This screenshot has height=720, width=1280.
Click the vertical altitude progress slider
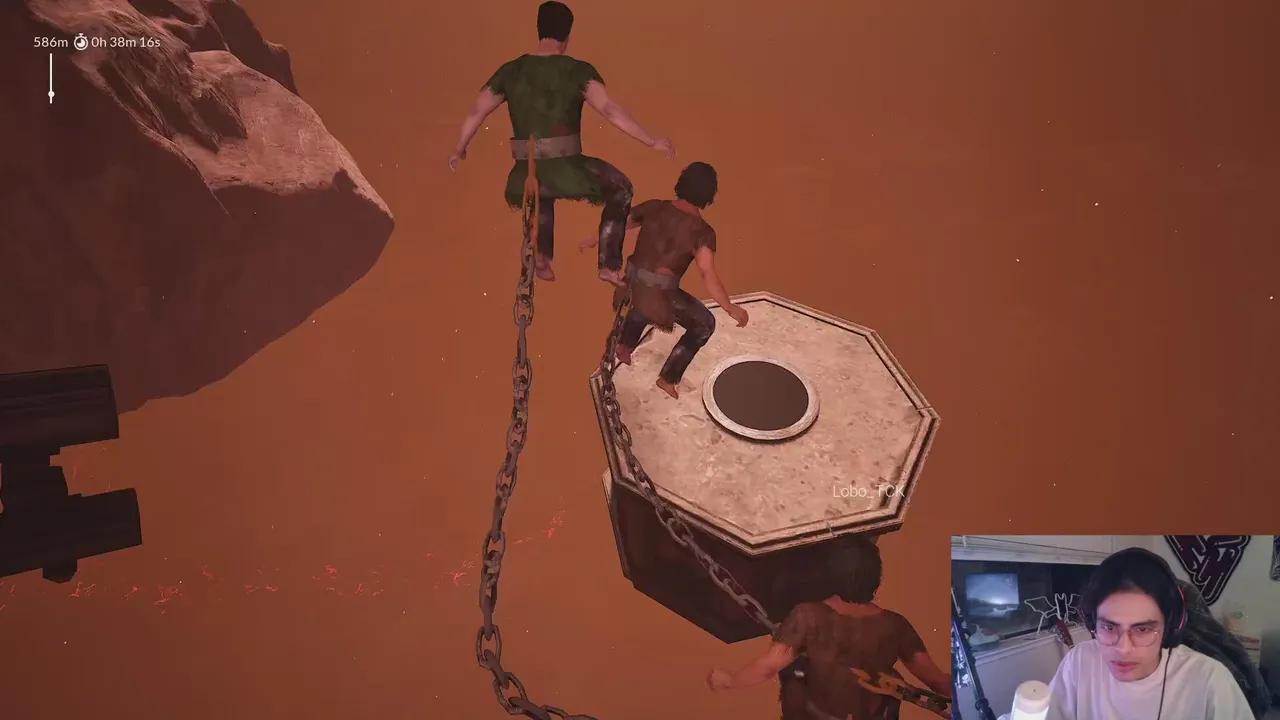tap(49, 75)
